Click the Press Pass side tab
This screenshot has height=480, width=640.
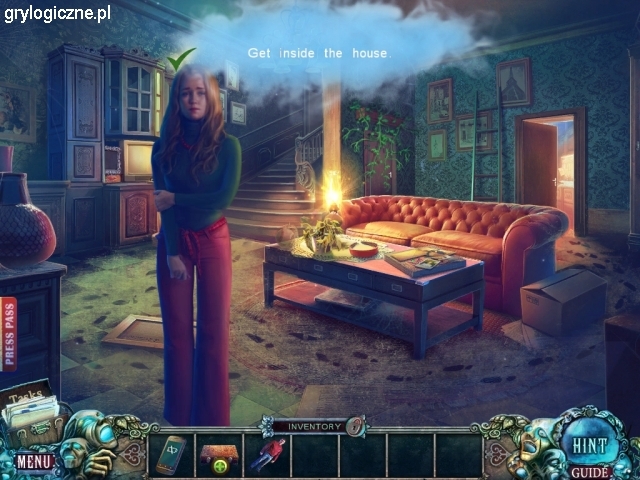[9, 334]
